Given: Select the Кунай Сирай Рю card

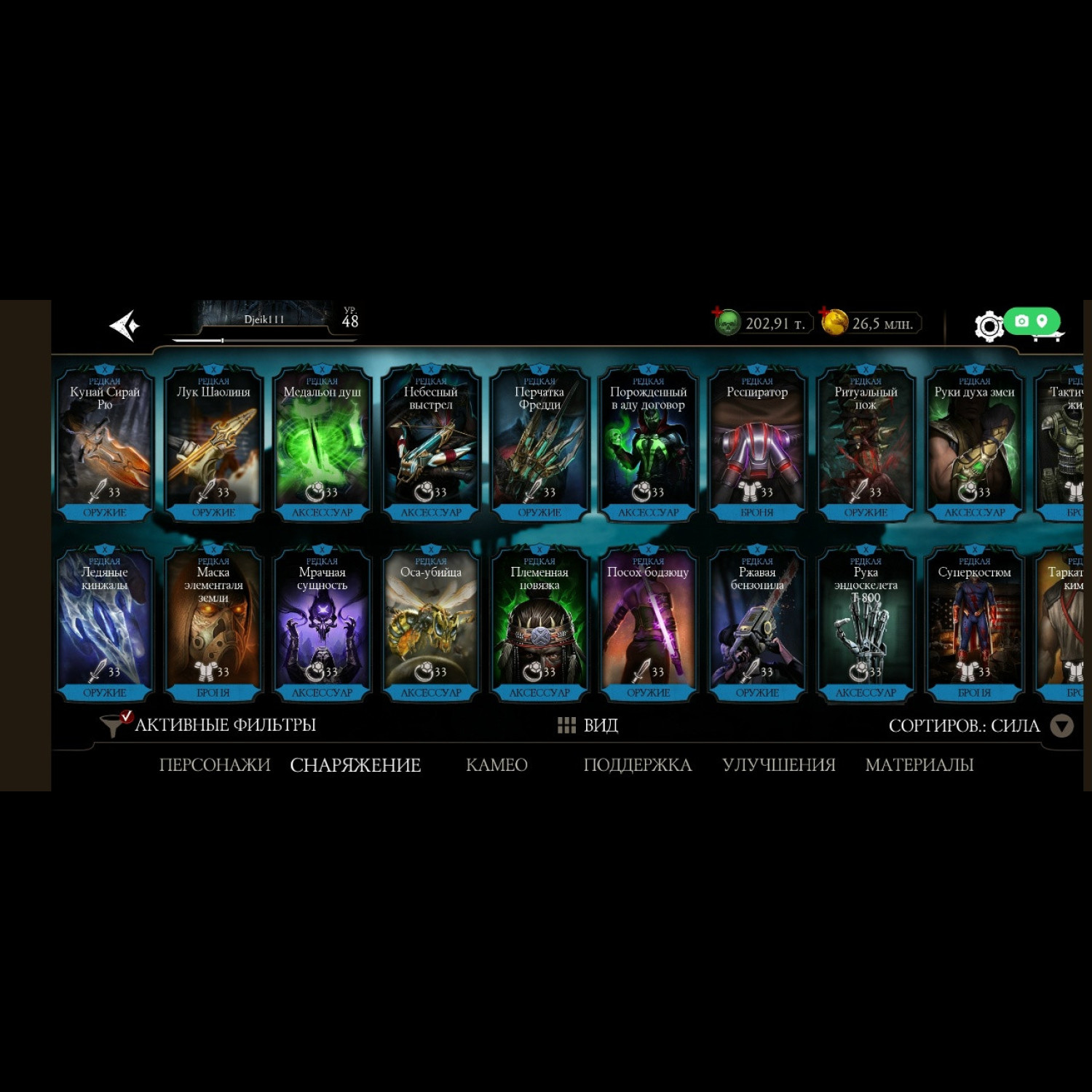Looking at the screenshot, I should coord(105,444).
